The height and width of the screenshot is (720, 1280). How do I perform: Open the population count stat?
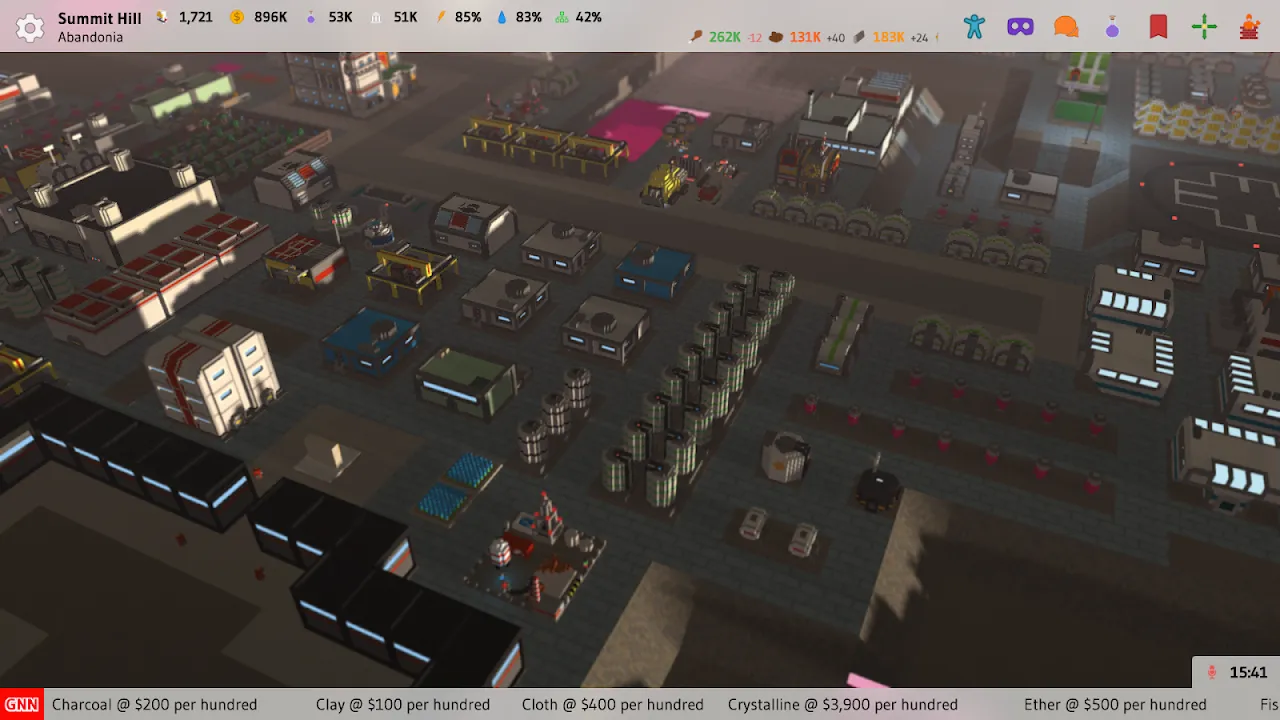(x=183, y=17)
